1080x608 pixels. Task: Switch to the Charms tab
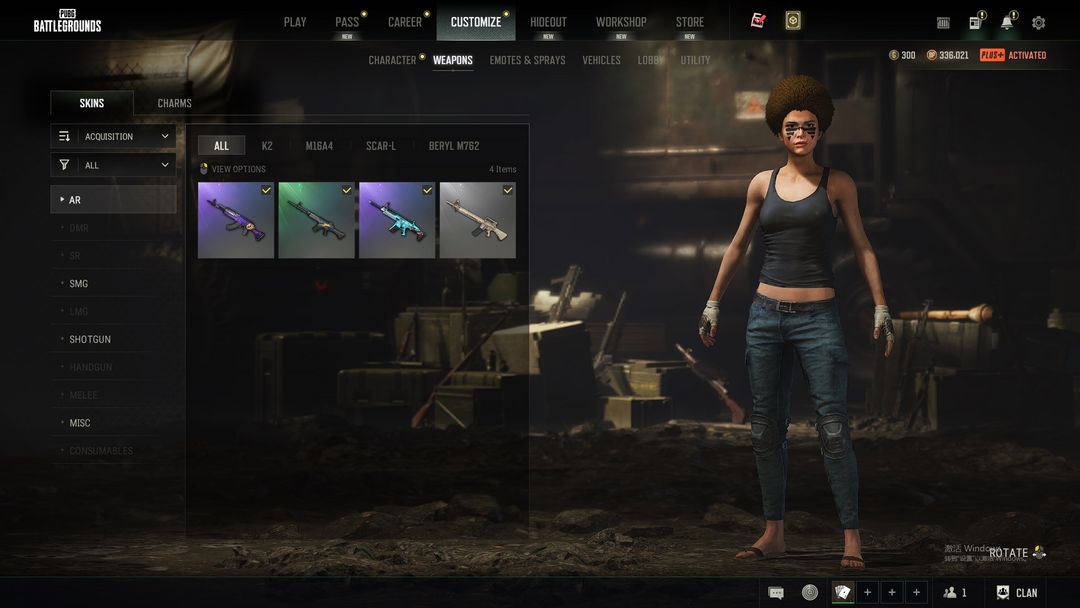174,103
